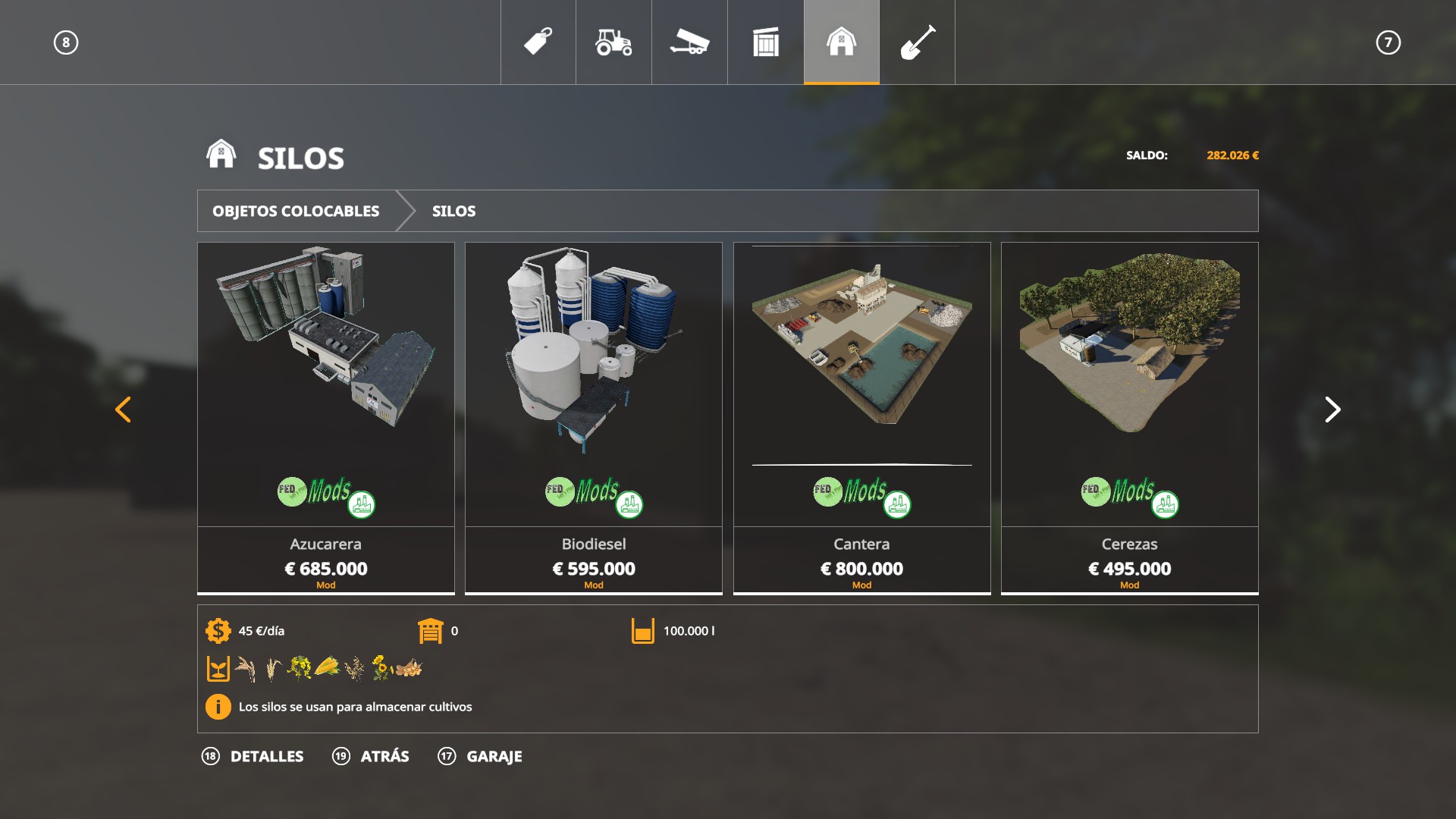The height and width of the screenshot is (819, 1456).
Task: Select the container objects tab
Action: (x=765, y=42)
